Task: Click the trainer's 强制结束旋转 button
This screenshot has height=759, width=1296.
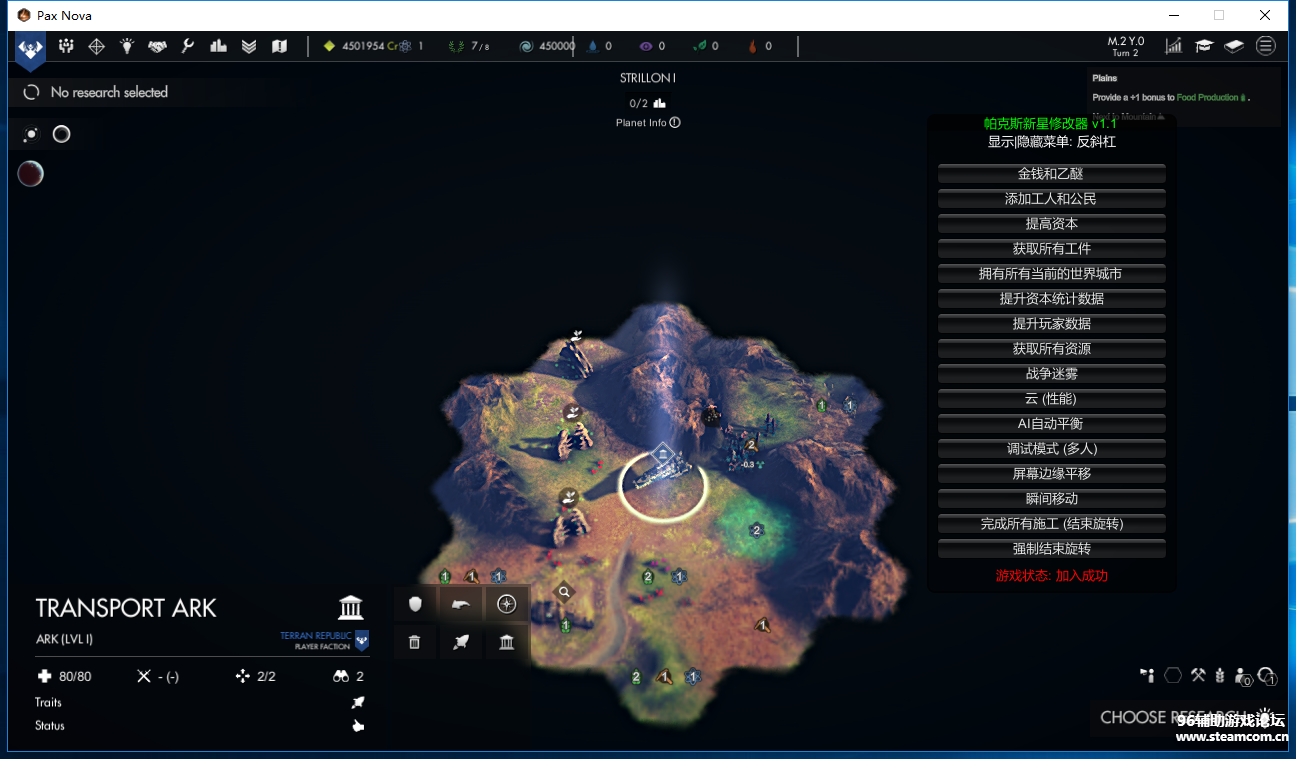Action: [x=1051, y=549]
